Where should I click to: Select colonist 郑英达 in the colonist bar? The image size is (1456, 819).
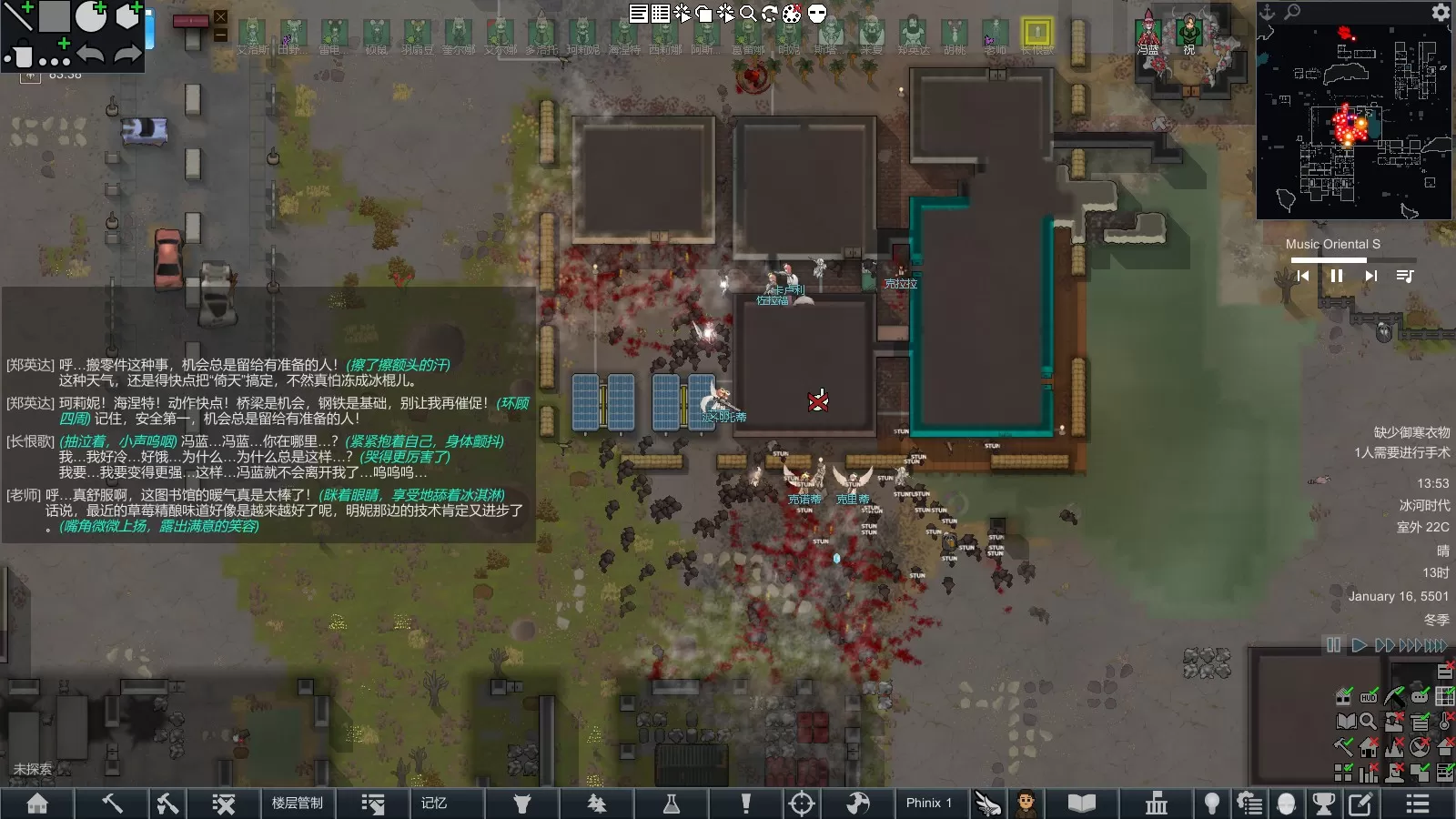913,34
